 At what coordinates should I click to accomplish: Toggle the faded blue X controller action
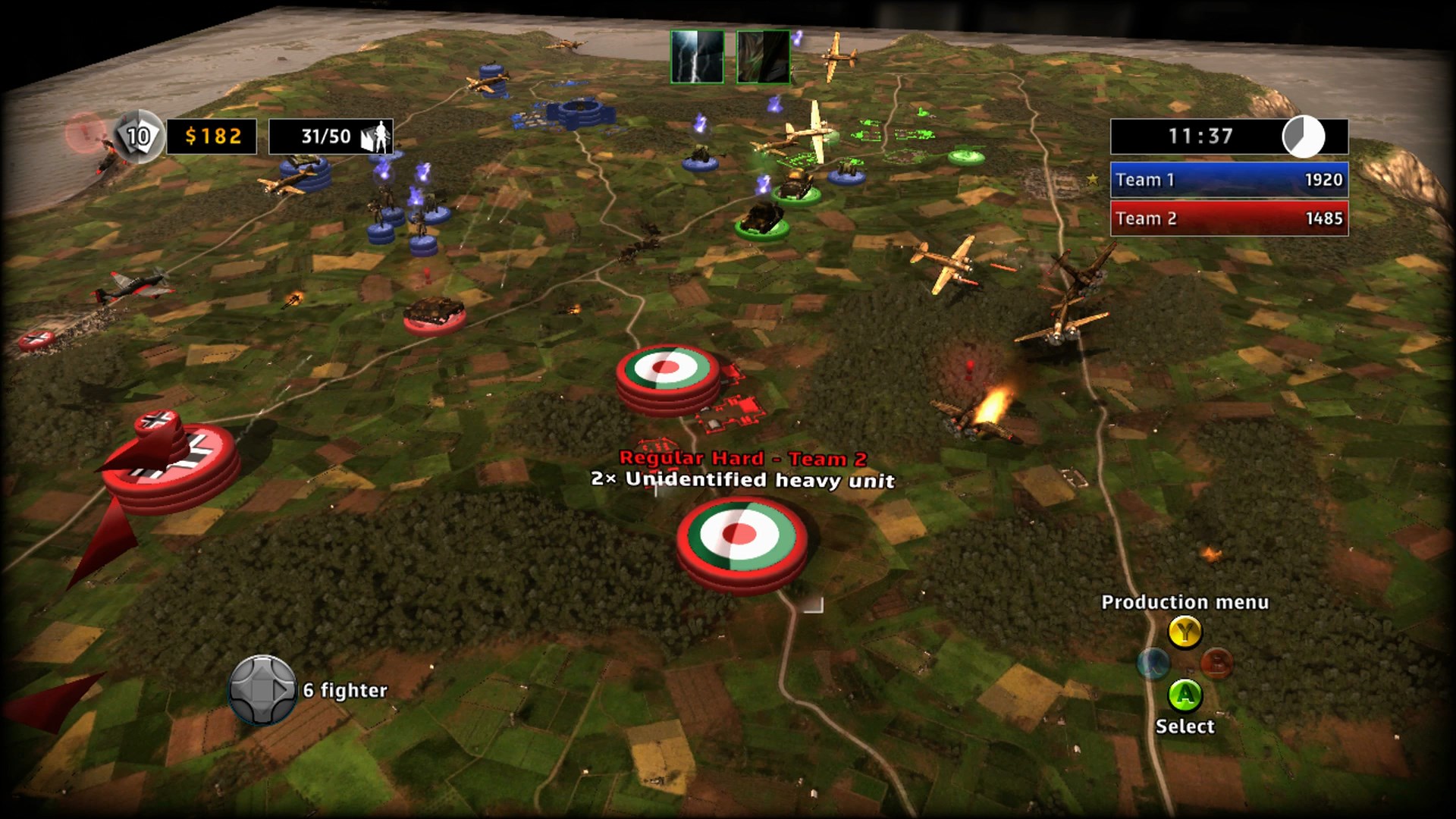point(1153,662)
